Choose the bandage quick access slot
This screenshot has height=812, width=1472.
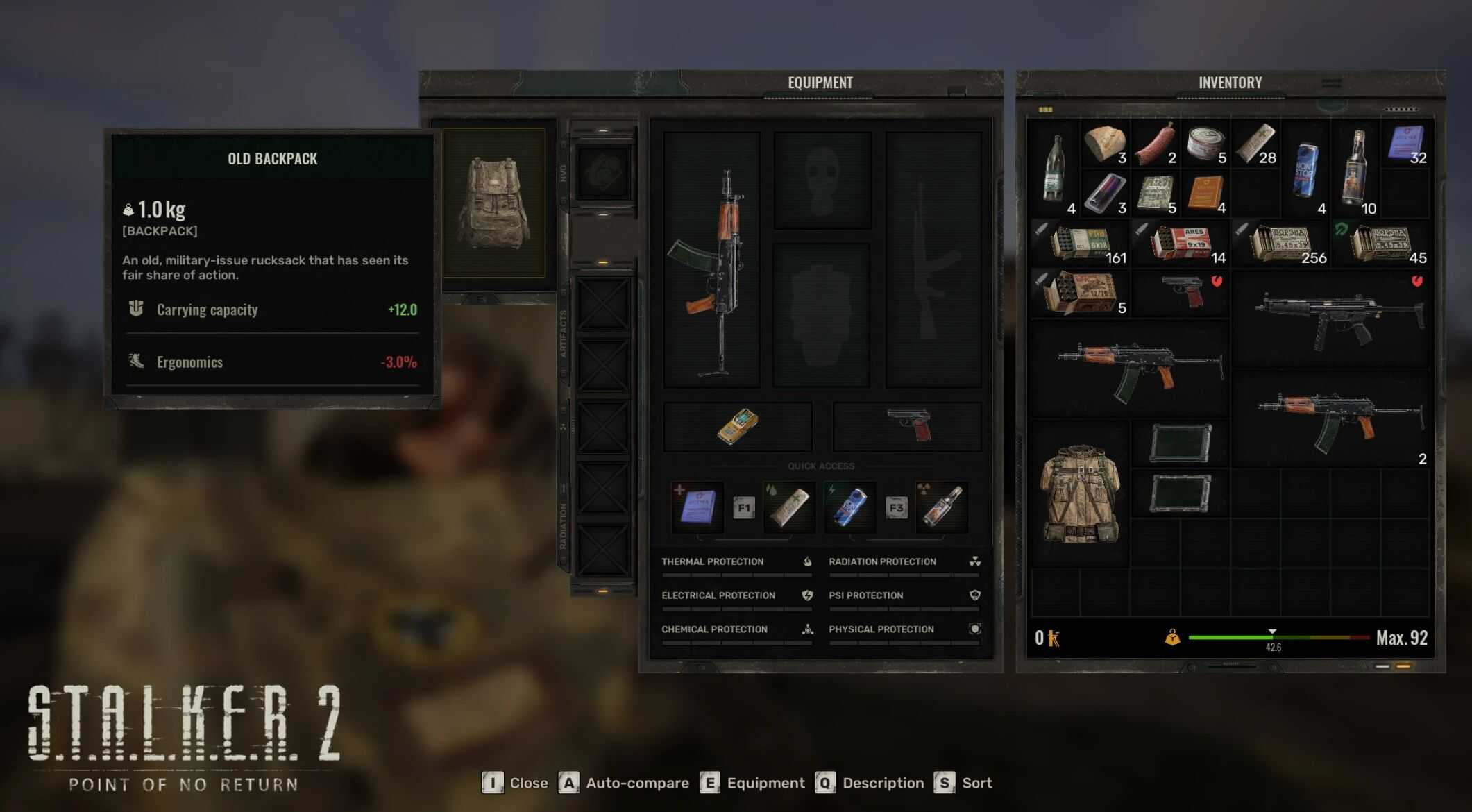[x=789, y=507]
